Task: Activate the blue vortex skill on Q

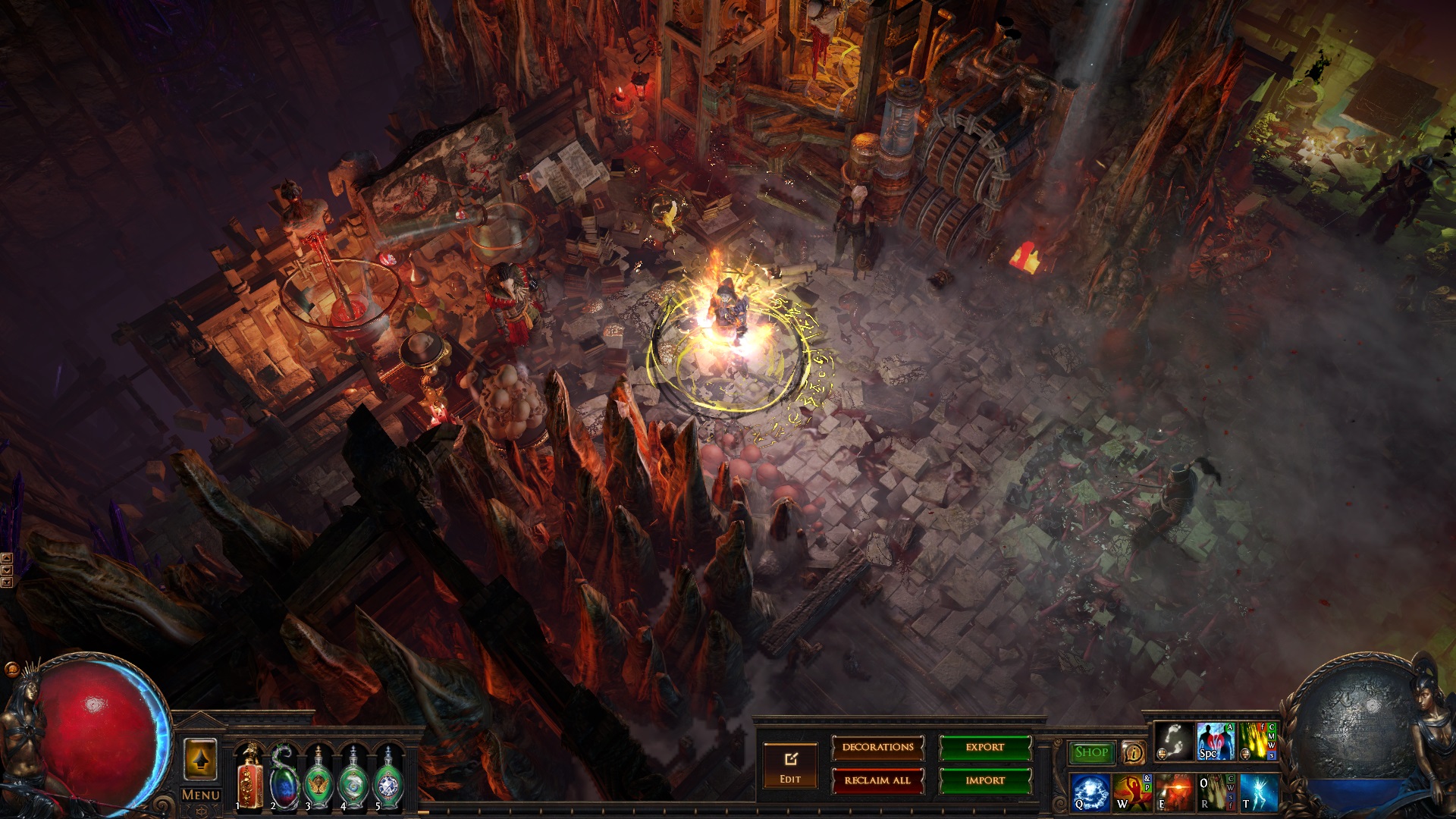Action: tap(1090, 791)
